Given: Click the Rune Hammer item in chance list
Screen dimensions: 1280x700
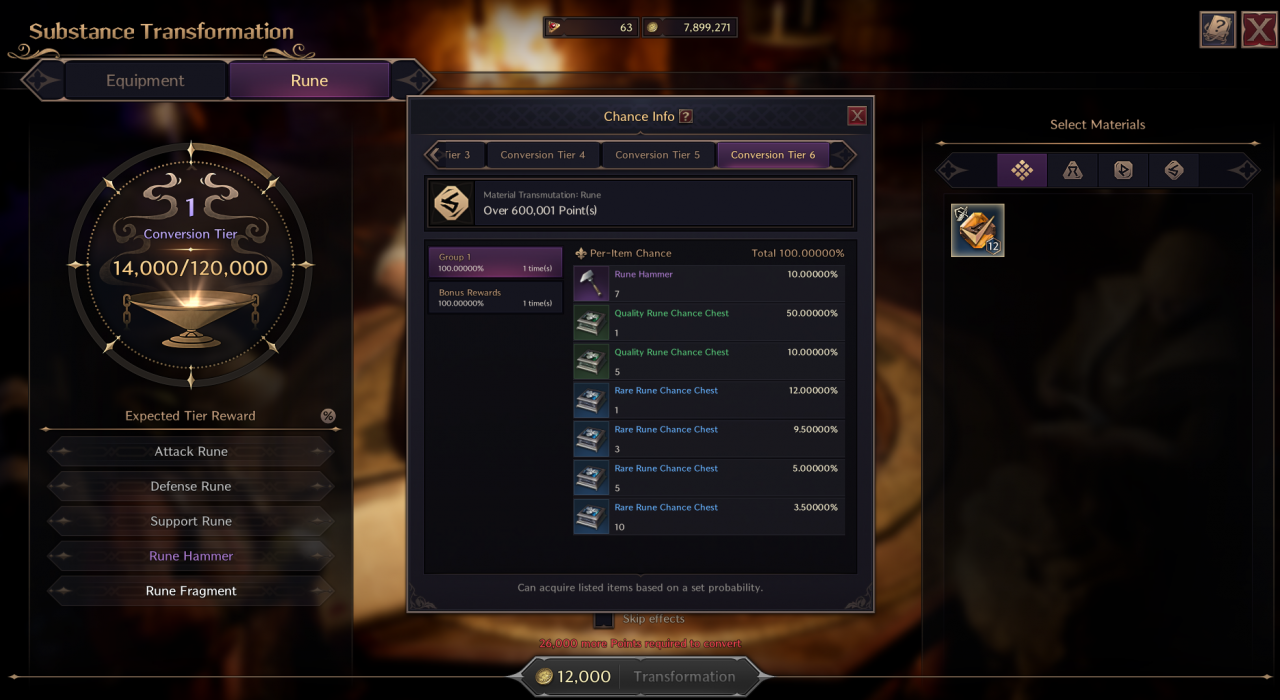Looking at the screenshot, I should click(x=709, y=284).
